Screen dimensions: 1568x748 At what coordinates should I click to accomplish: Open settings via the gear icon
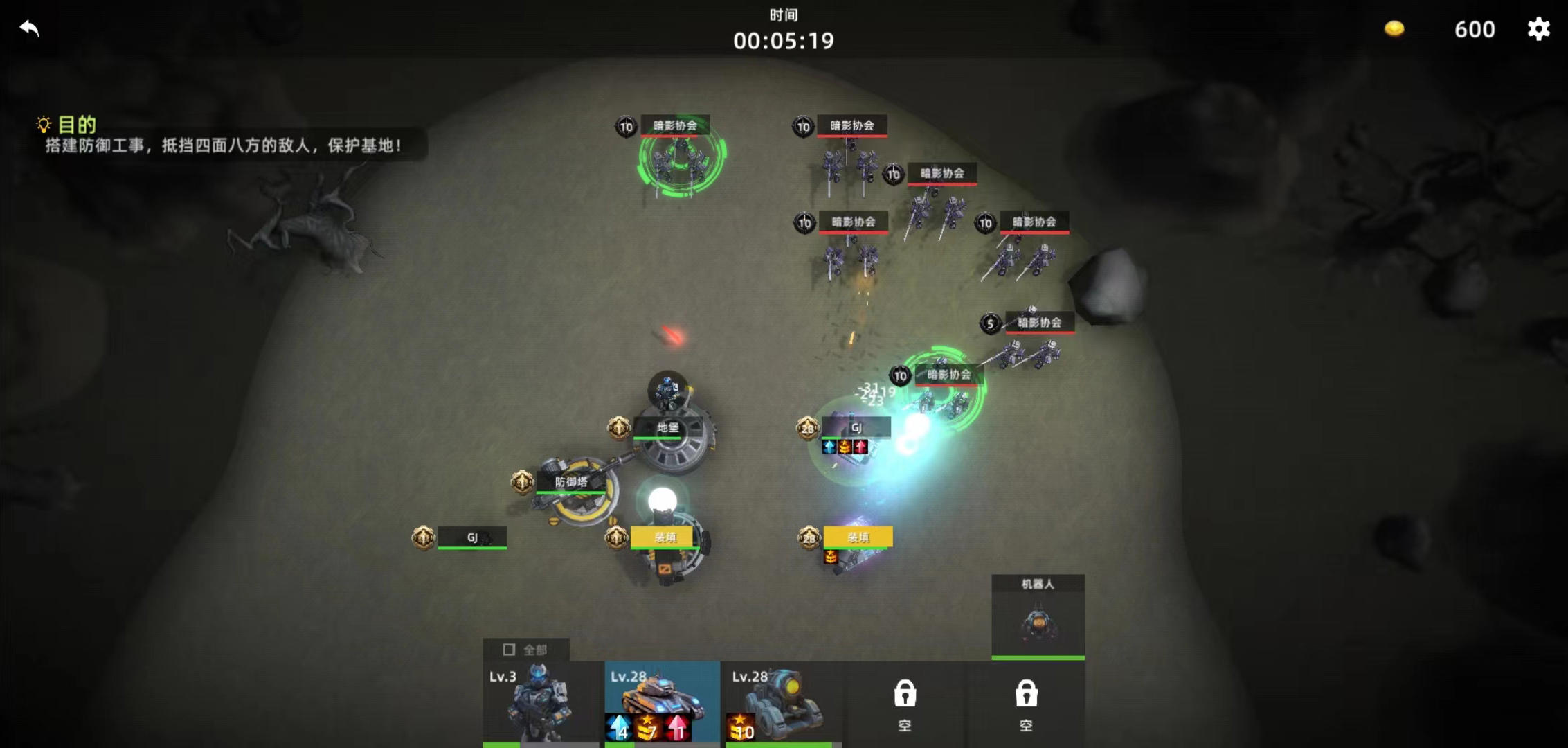[1538, 28]
